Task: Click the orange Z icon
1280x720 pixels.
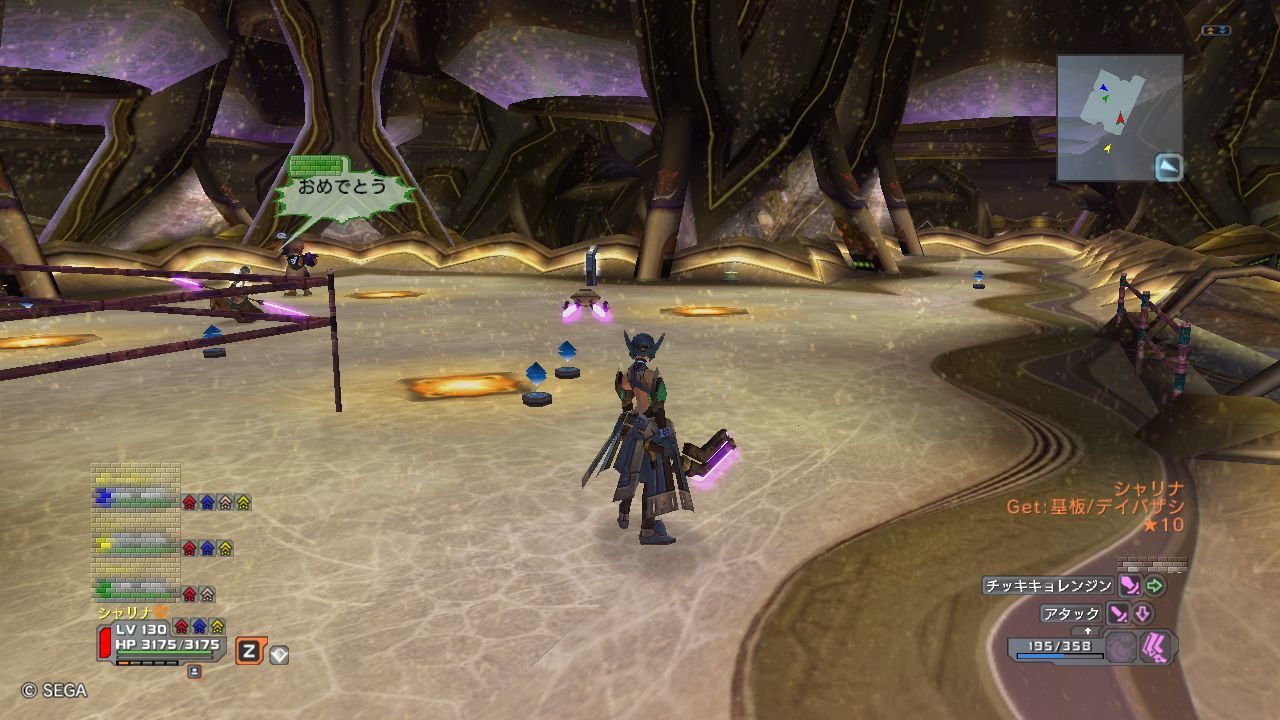Action: (x=249, y=652)
